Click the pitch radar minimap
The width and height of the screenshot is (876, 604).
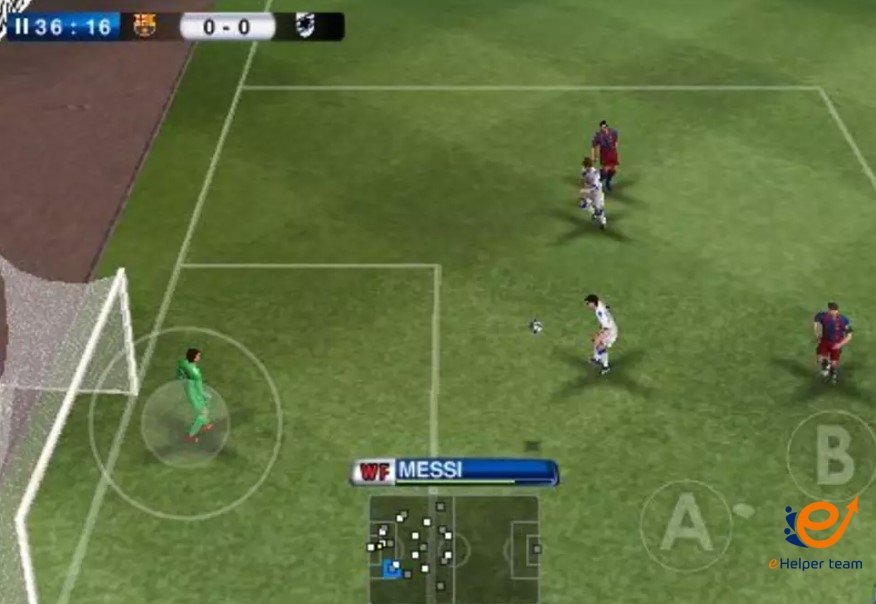(x=454, y=549)
